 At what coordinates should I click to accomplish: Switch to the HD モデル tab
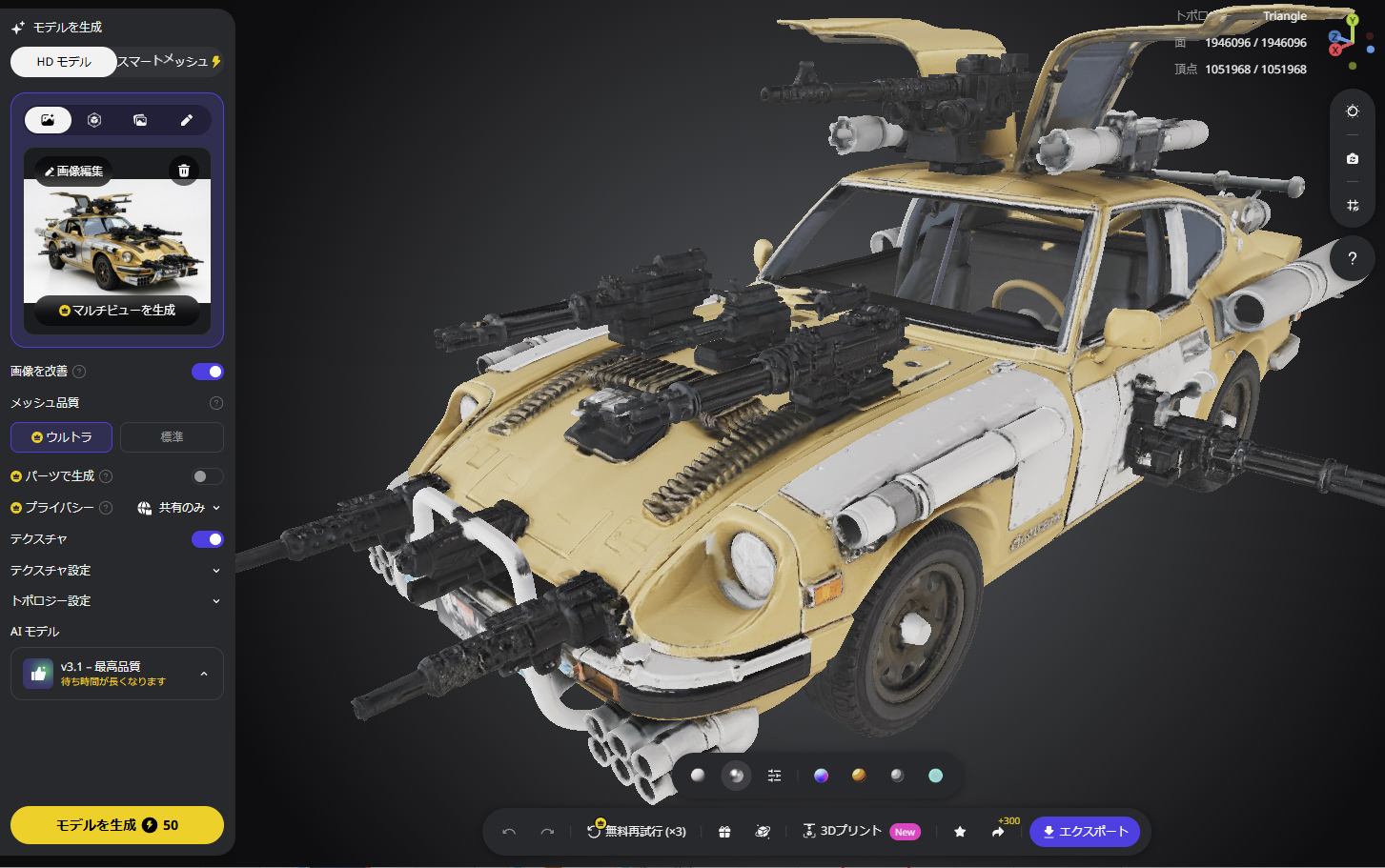click(x=64, y=62)
